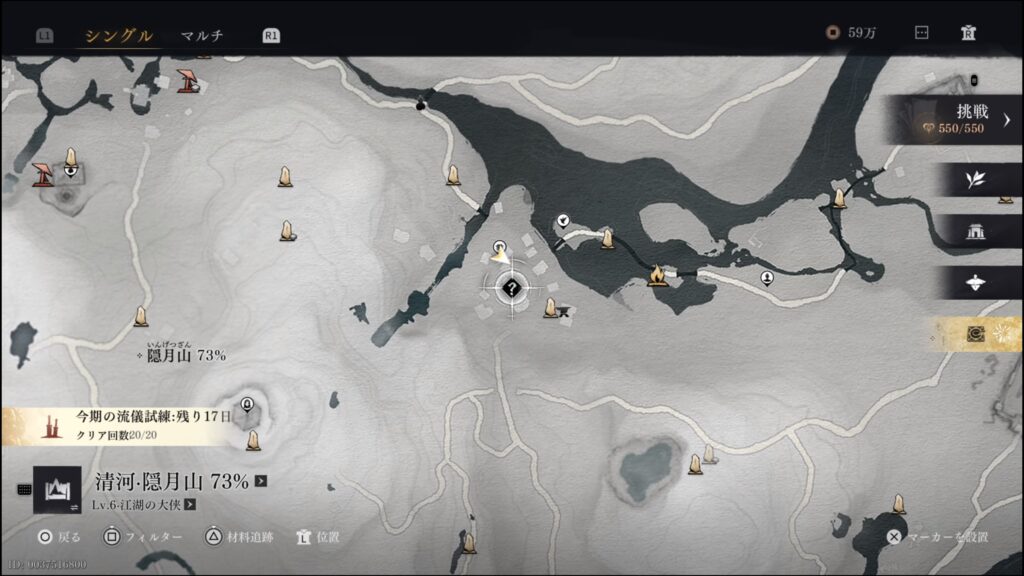This screenshot has height=576, width=1024.
Task: Select the lantern-shaped side tab icon
Action: [x=976, y=283]
